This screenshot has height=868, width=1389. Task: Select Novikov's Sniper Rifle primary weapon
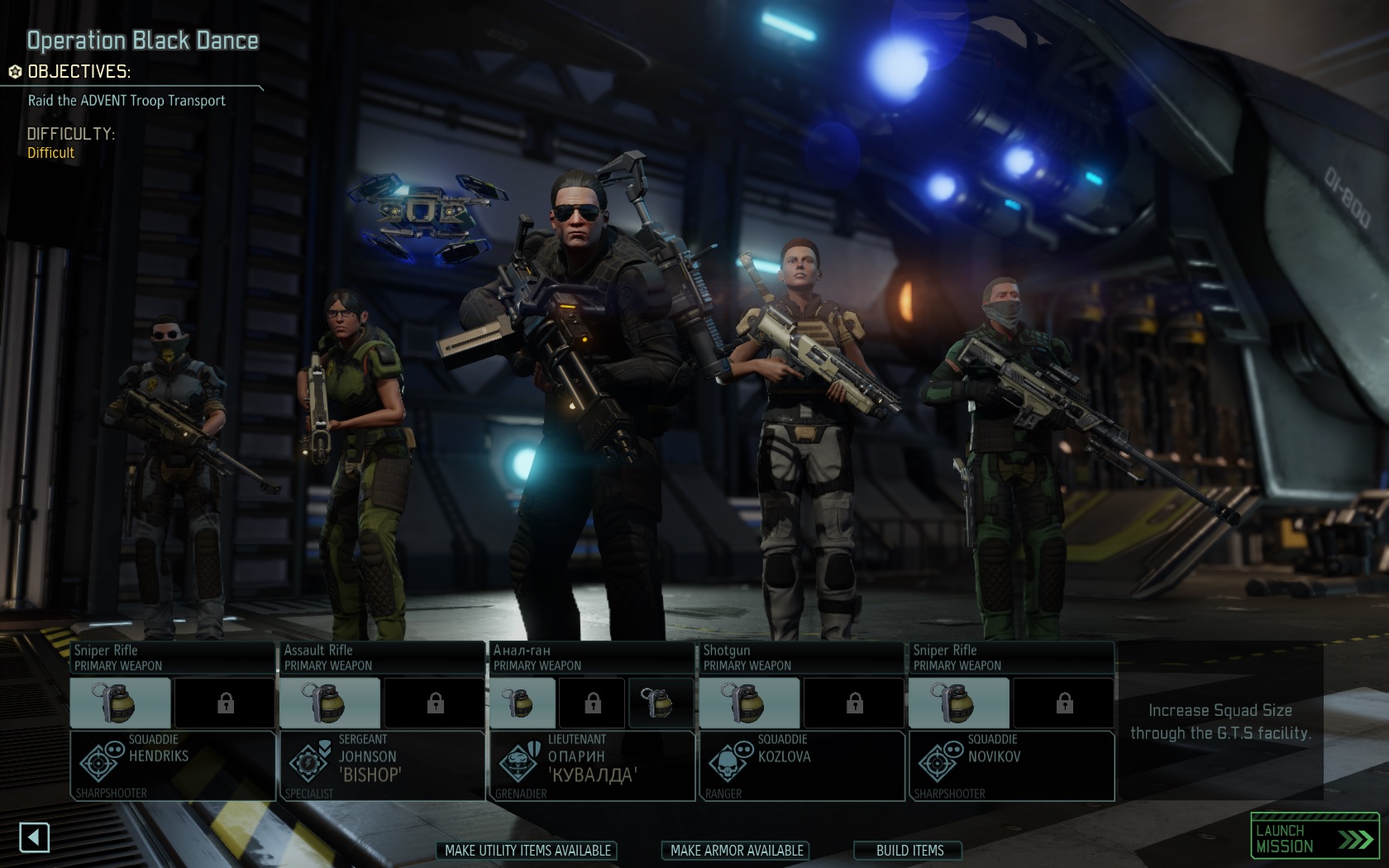point(1011,658)
